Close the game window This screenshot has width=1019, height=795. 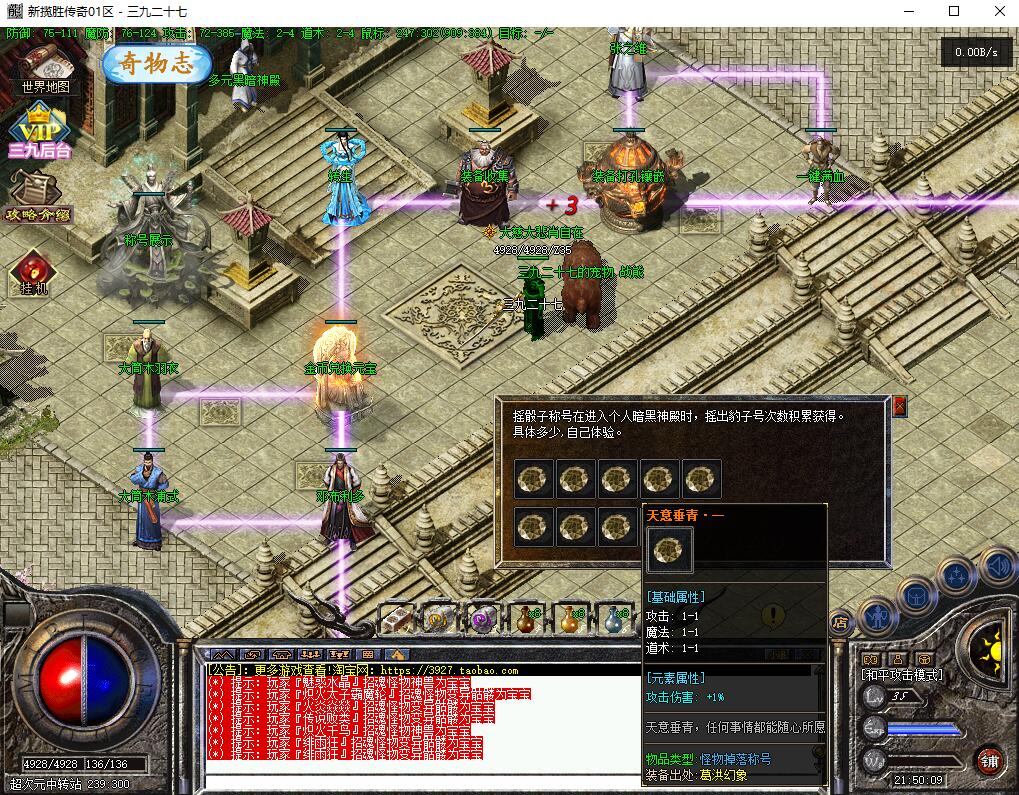click(995, 12)
